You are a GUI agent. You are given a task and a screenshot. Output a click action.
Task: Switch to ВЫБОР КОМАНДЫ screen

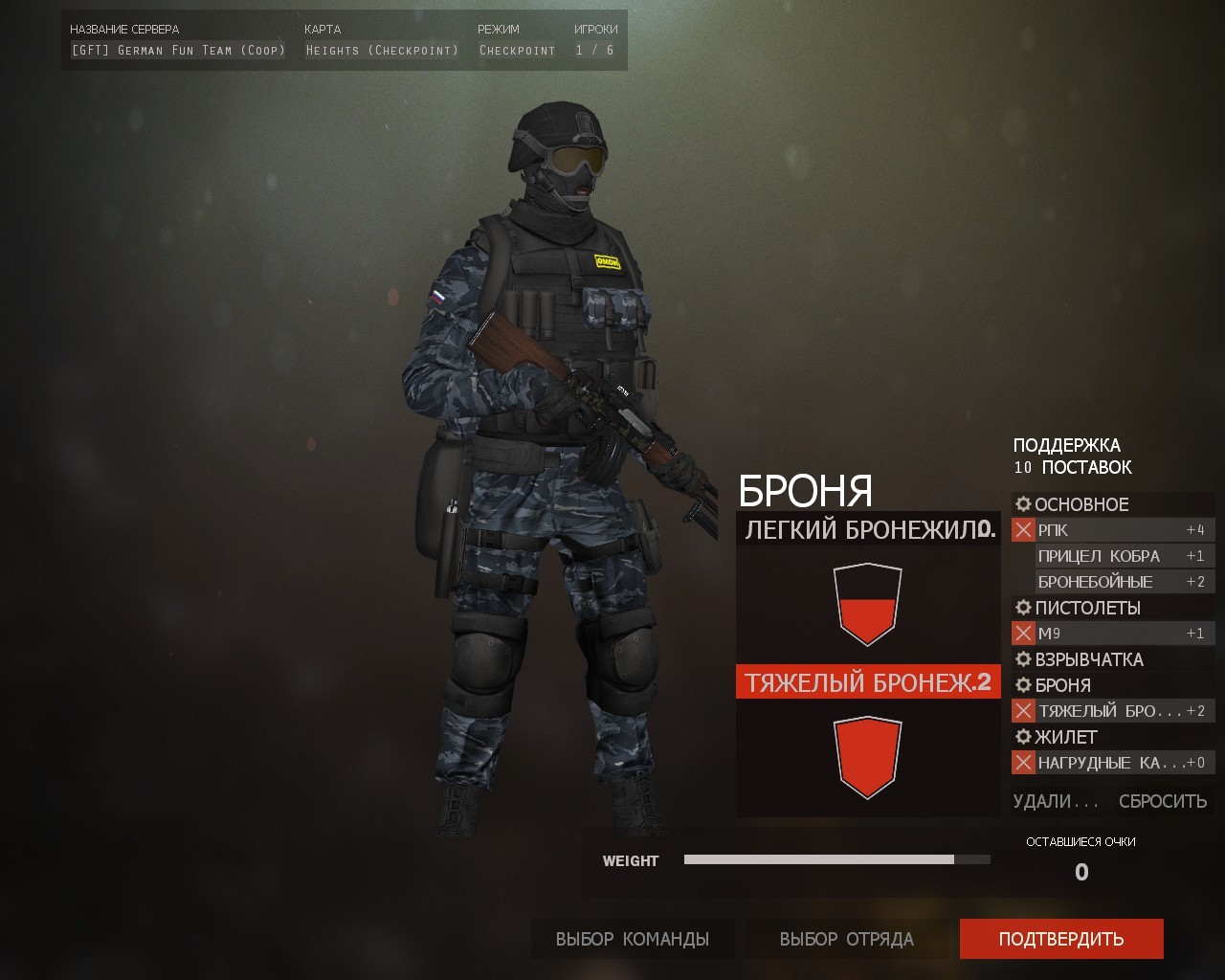coord(632,939)
